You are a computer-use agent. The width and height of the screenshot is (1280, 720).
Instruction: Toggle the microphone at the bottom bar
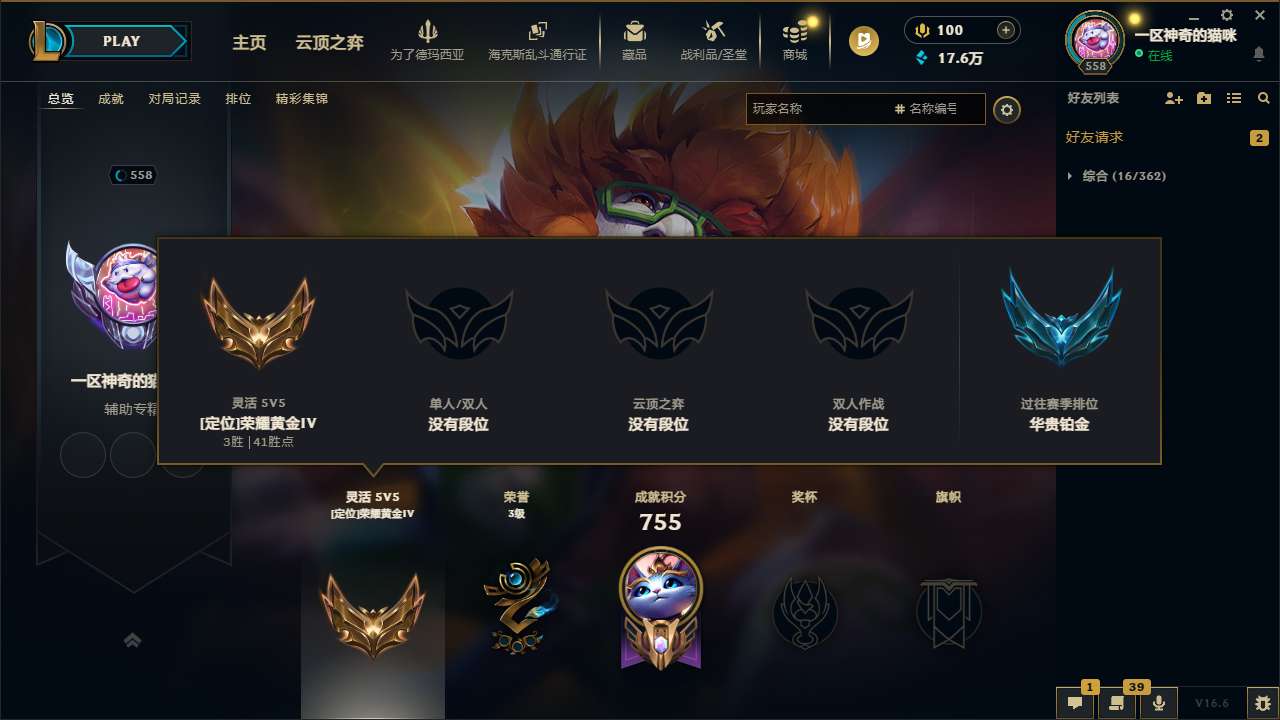(1158, 703)
